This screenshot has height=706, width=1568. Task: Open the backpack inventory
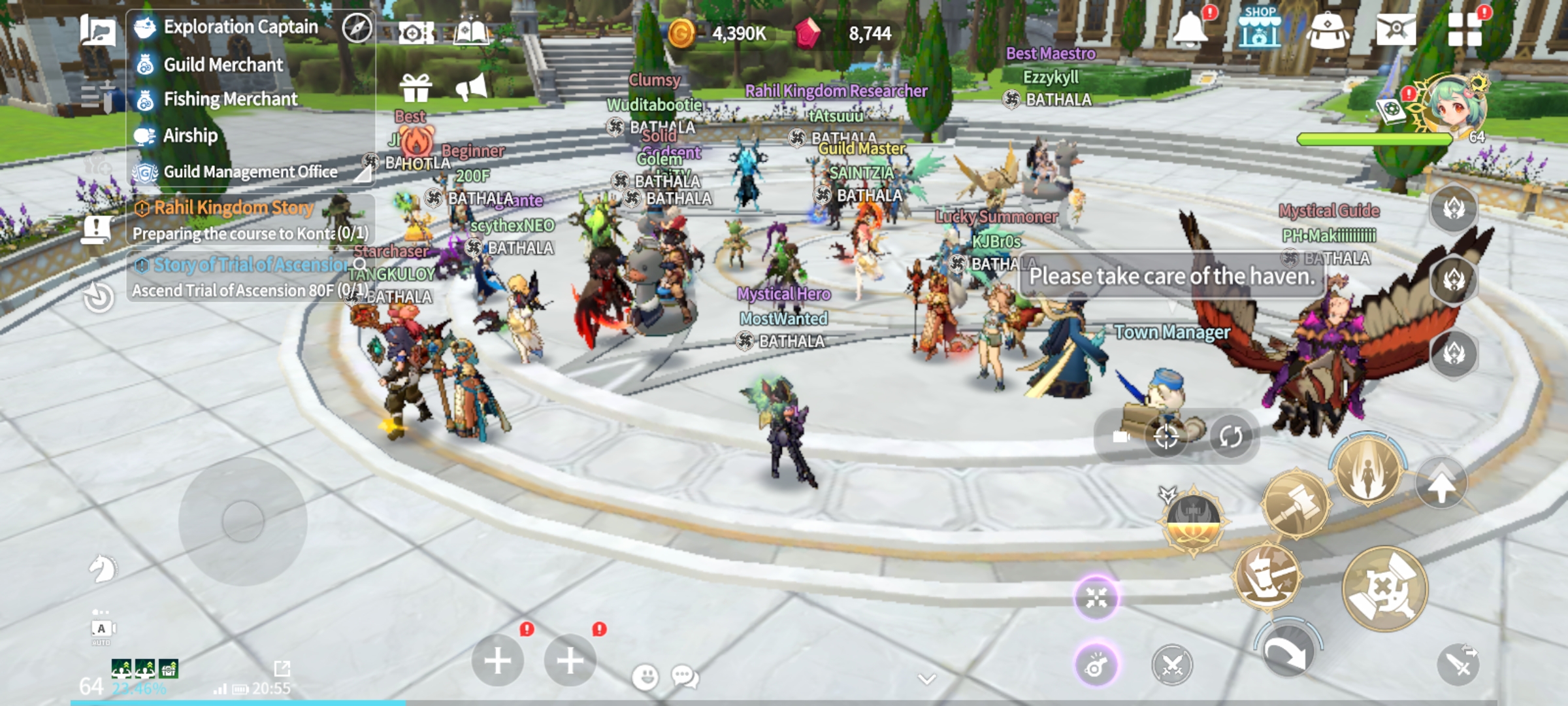[x=1327, y=30]
